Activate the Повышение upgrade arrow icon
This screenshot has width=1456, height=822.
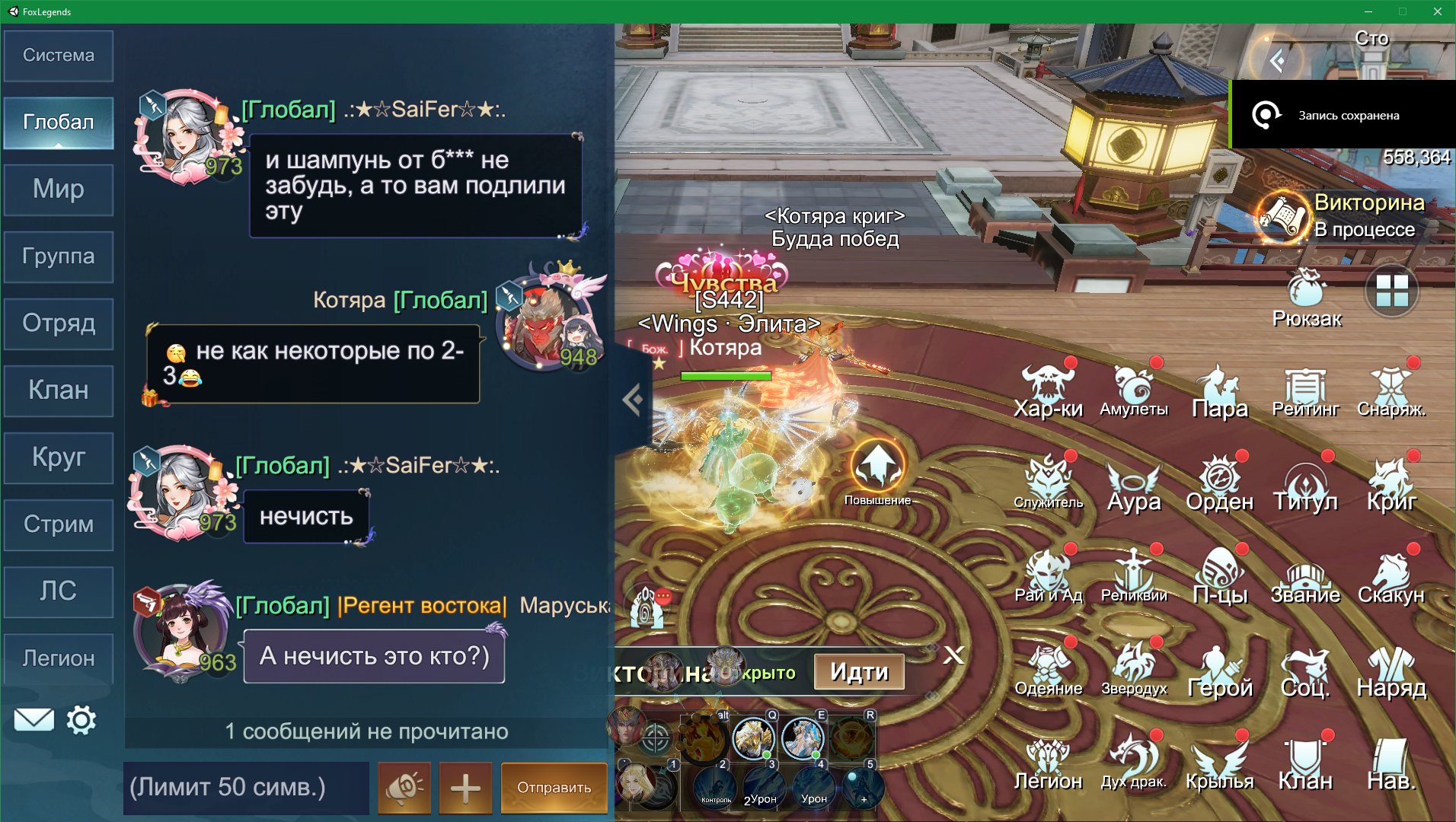click(x=877, y=466)
